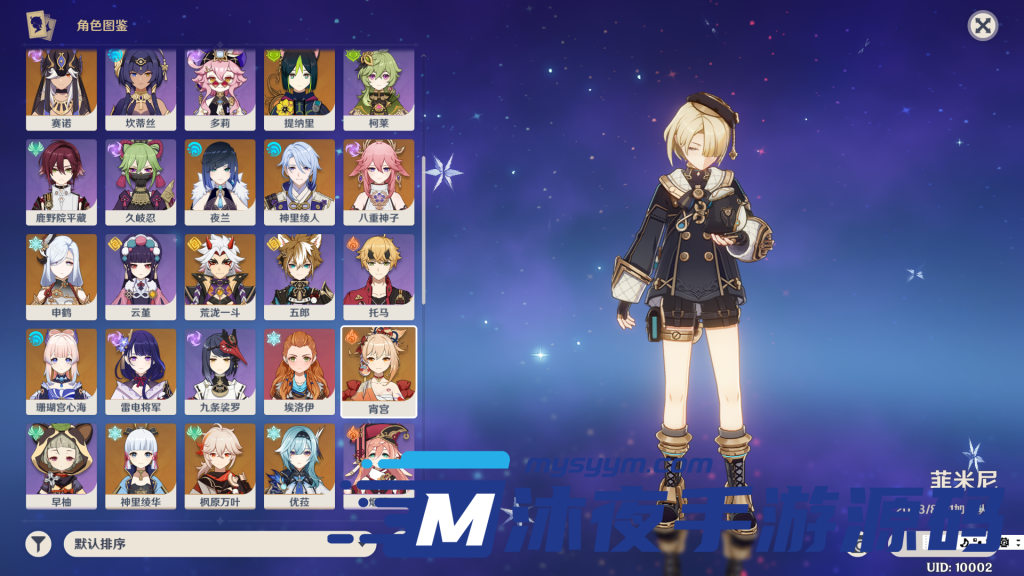Choose the 云堇 character portrait
This screenshot has width=1024, height=576.
140,276
